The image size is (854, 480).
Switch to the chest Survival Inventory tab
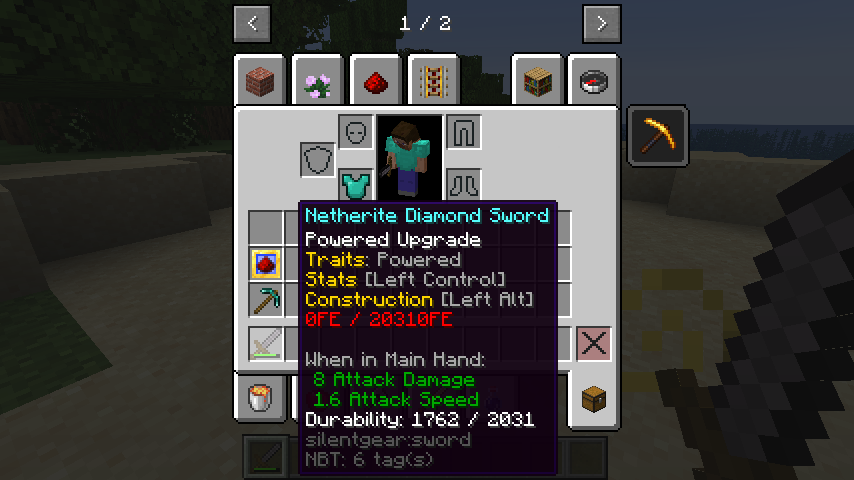coord(595,397)
